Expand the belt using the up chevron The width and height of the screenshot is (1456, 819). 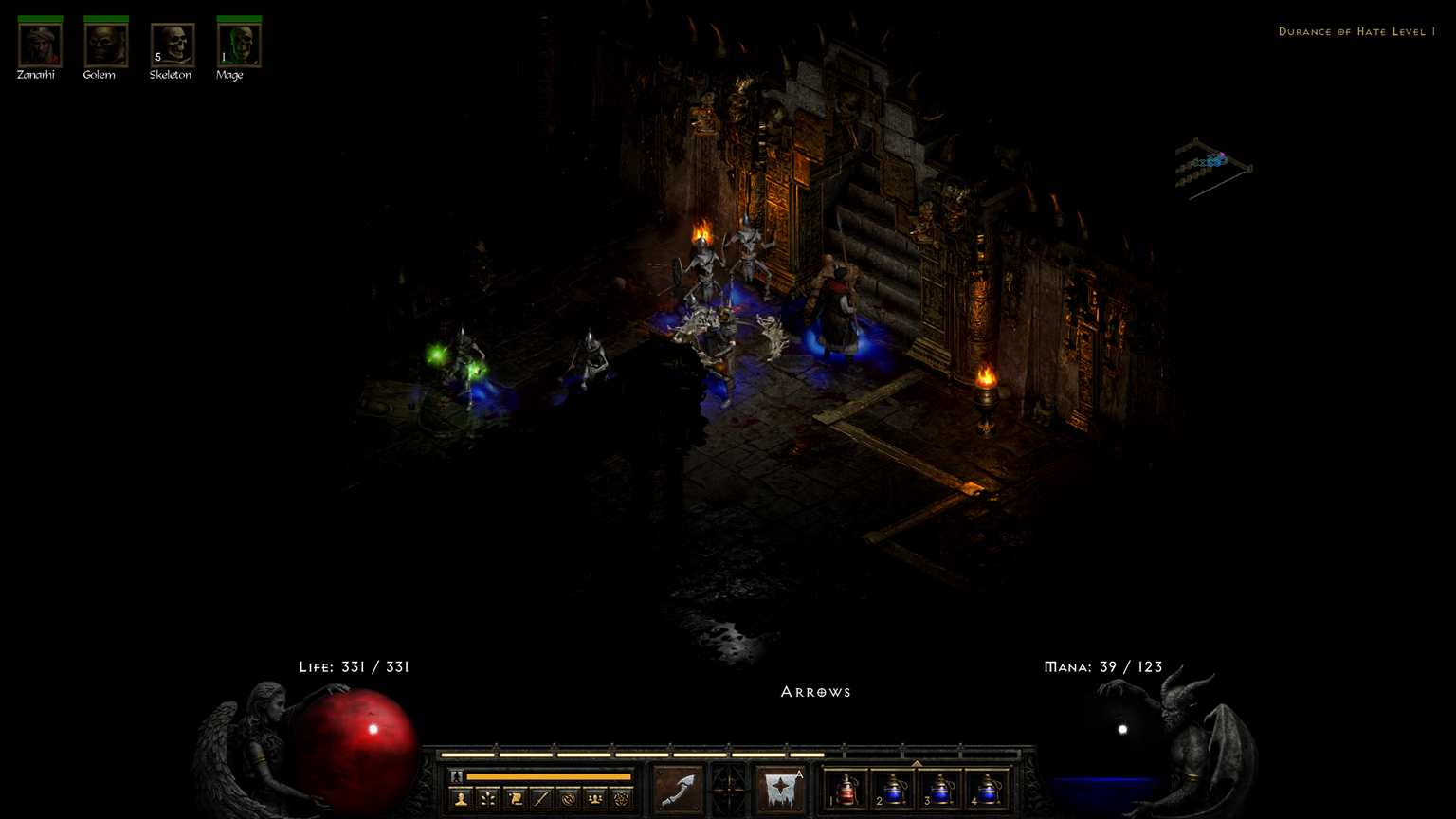[x=916, y=762]
